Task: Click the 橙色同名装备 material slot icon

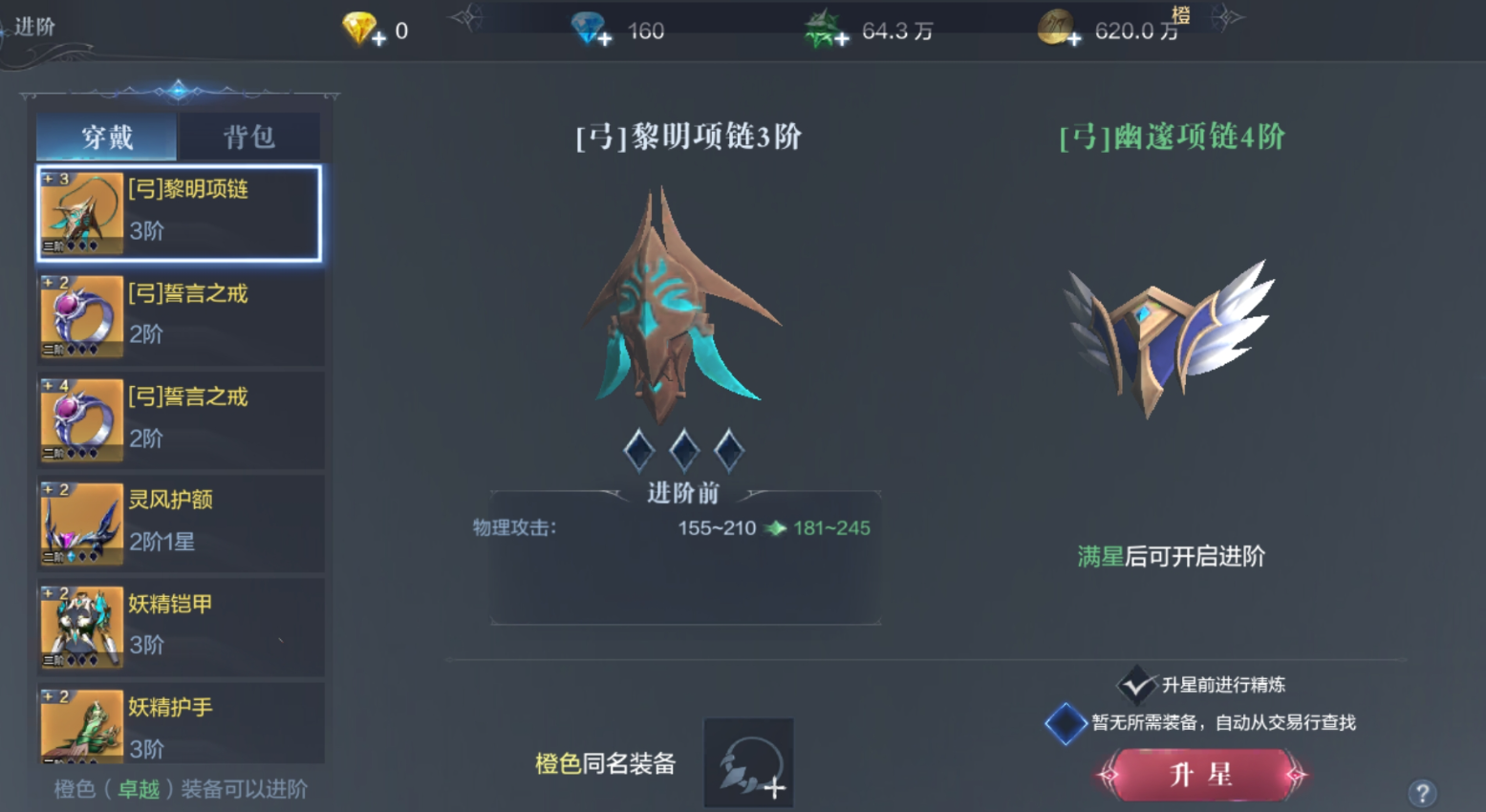Action: click(748, 761)
